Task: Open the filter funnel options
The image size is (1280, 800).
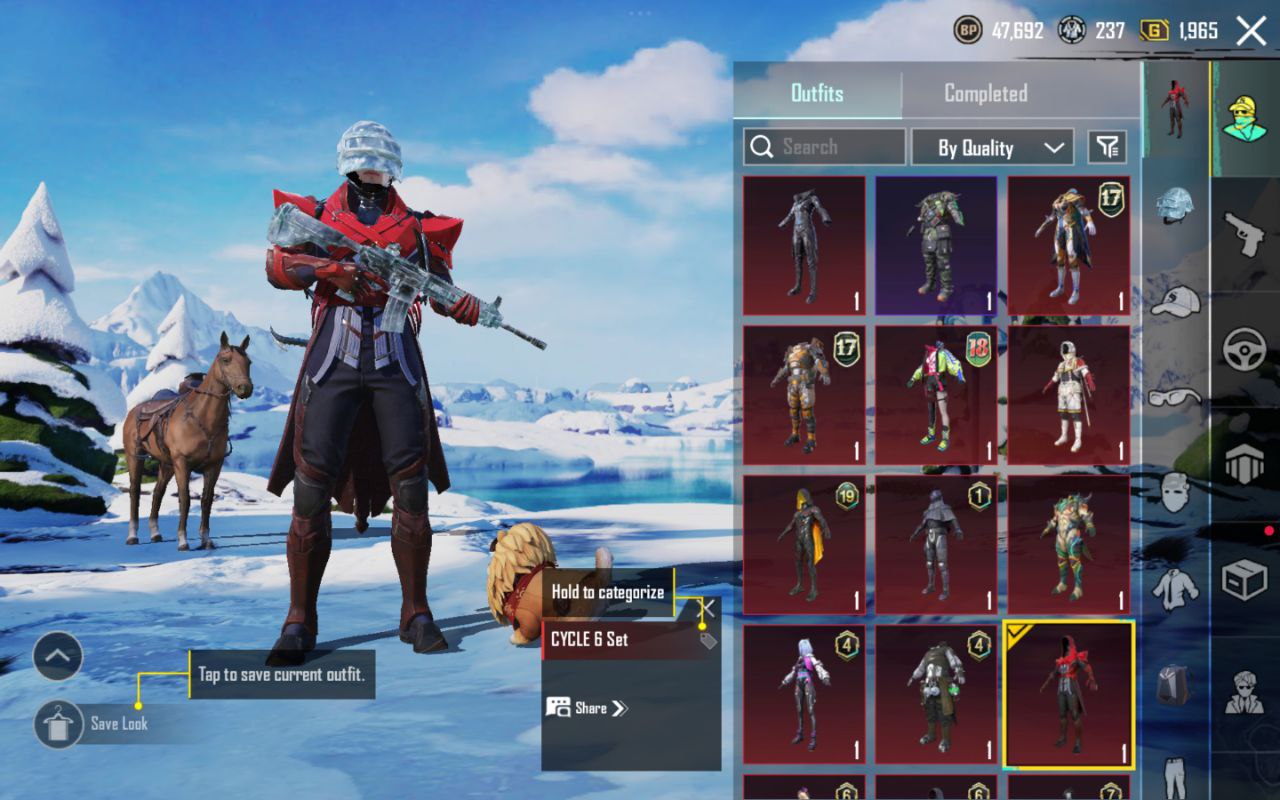Action: [1107, 148]
